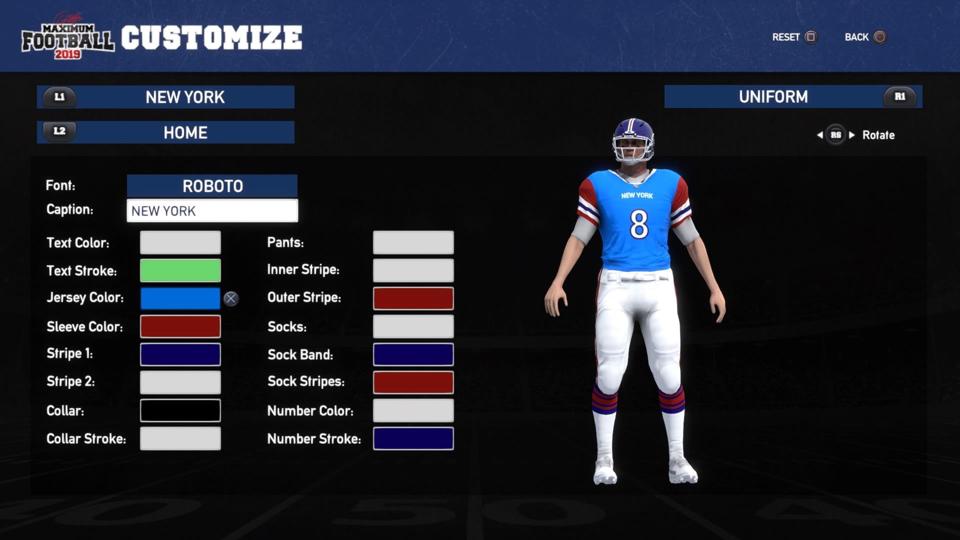Choose the Collar Stroke swatch
Image resolution: width=960 pixels, height=540 pixels.
click(180, 439)
